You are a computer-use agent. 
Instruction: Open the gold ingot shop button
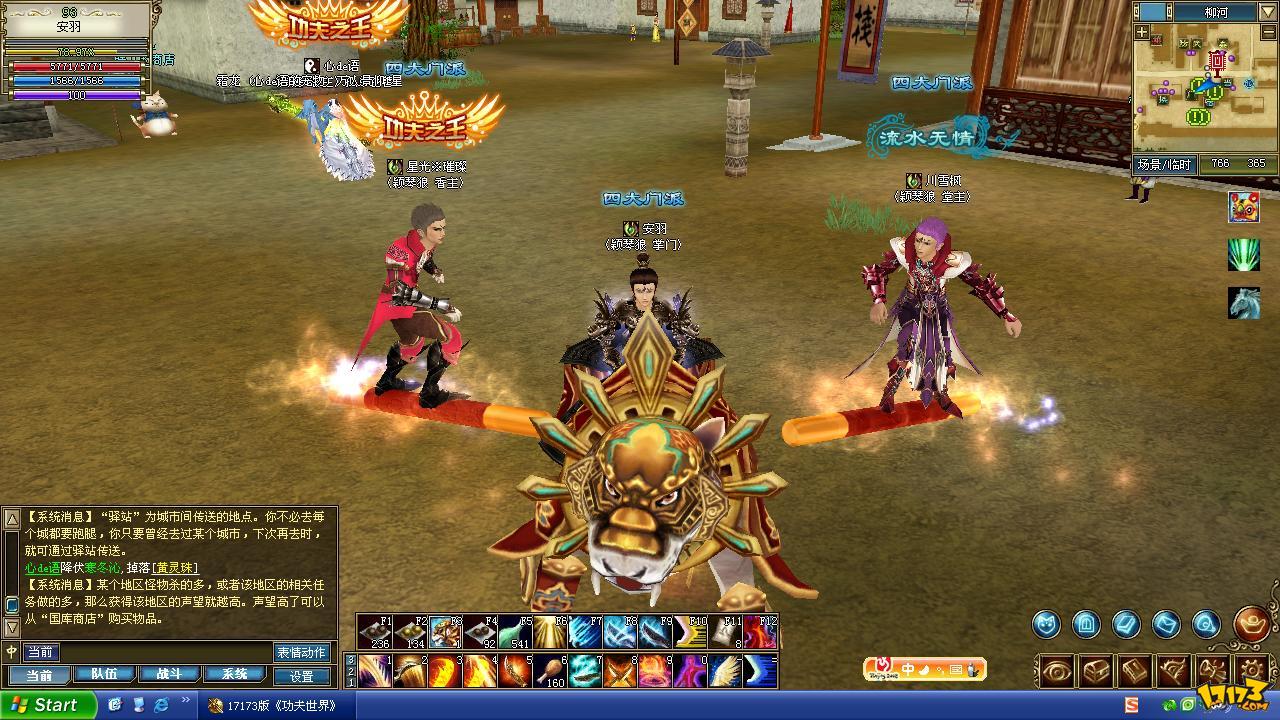[x=1251, y=624]
